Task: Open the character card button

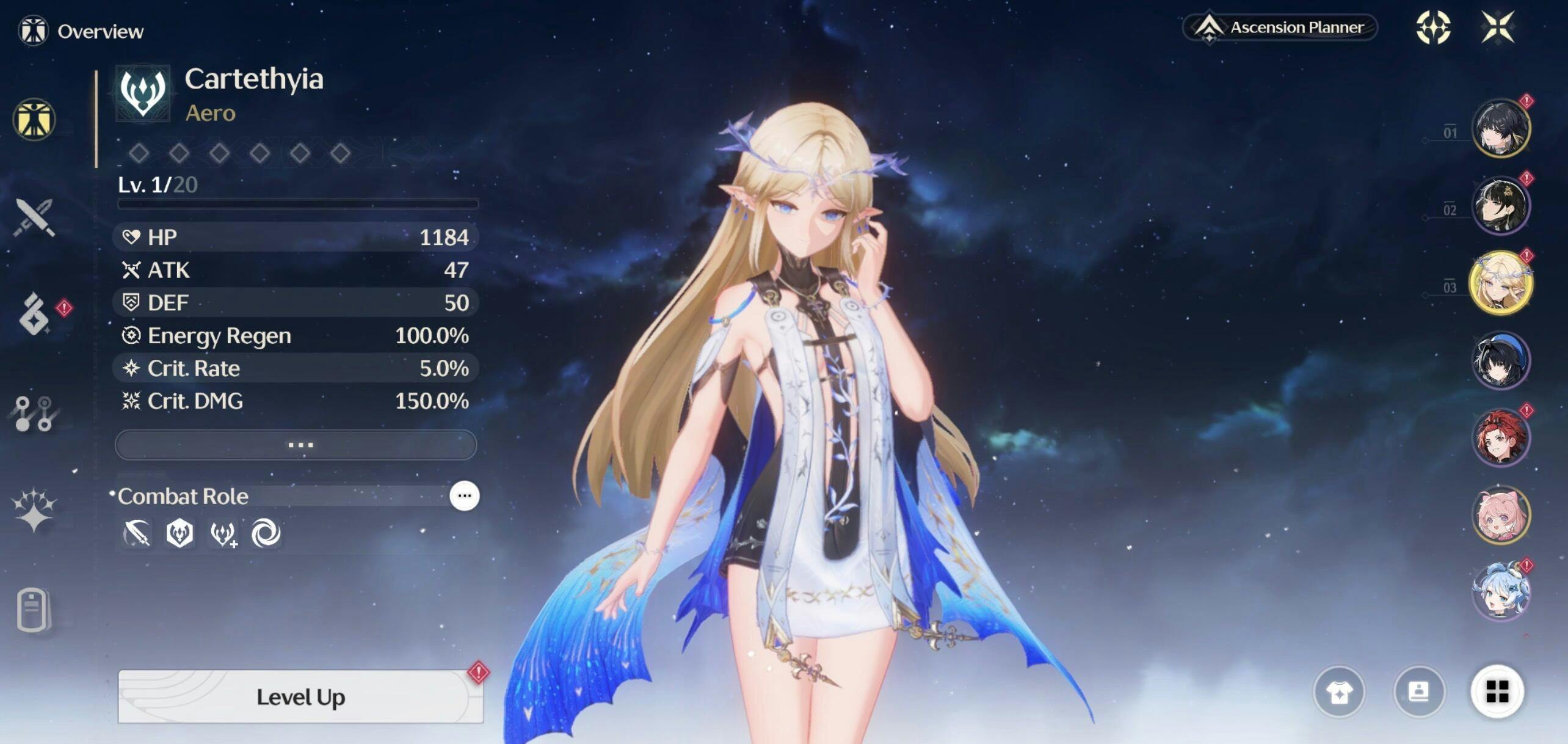Action: [x=1418, y=692]
